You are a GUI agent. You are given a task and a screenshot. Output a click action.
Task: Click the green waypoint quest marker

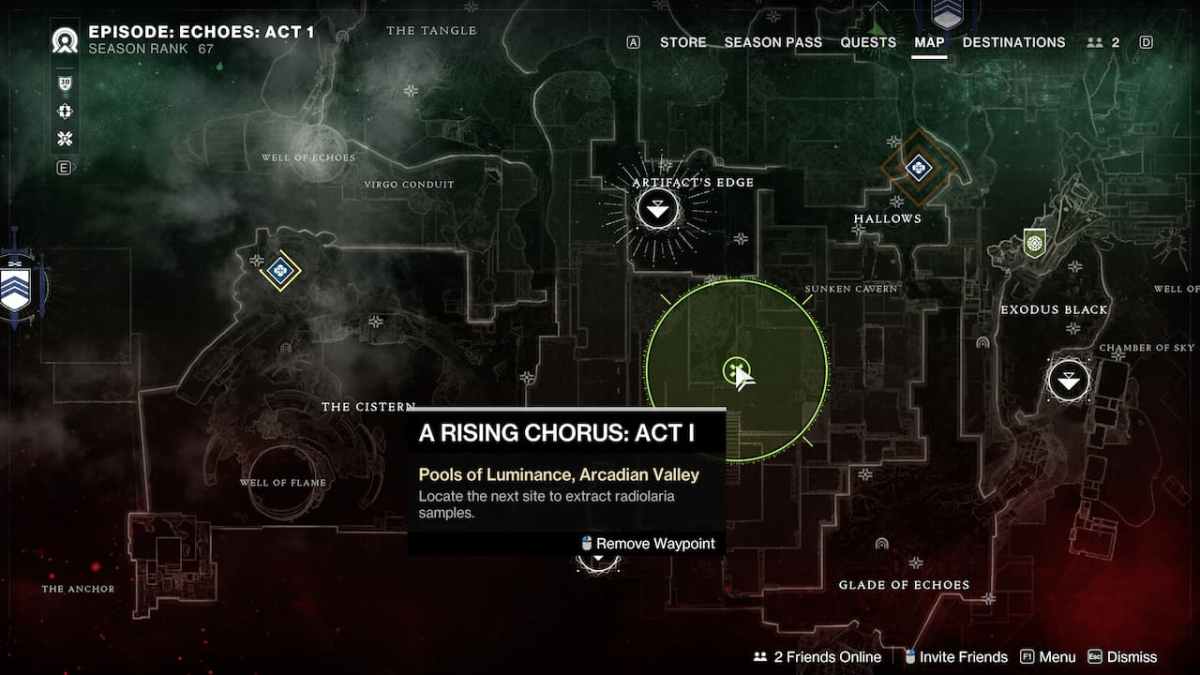(736, 371)
